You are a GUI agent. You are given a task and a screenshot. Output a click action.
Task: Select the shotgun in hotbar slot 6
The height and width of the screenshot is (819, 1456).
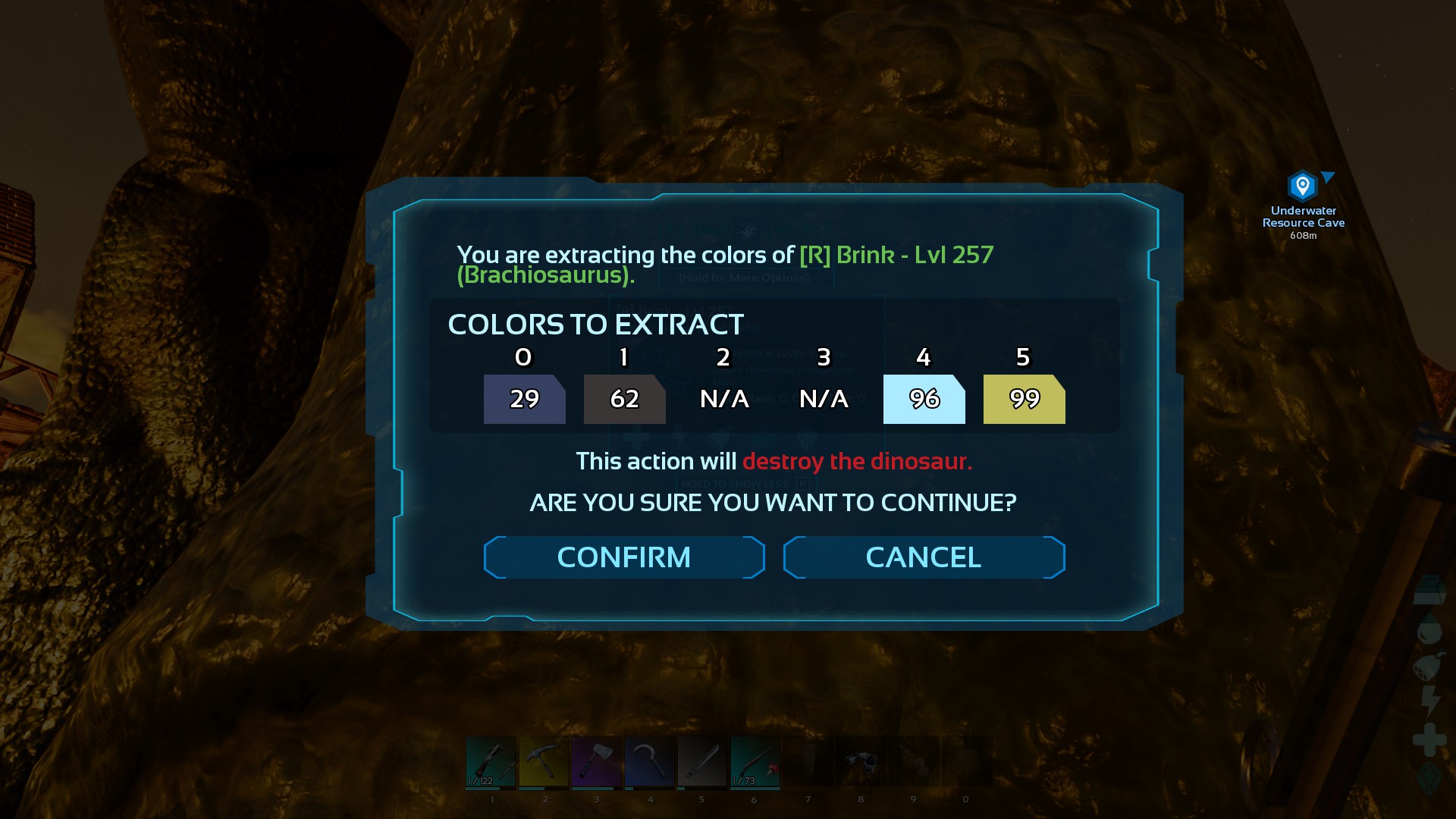click(755, 761)
